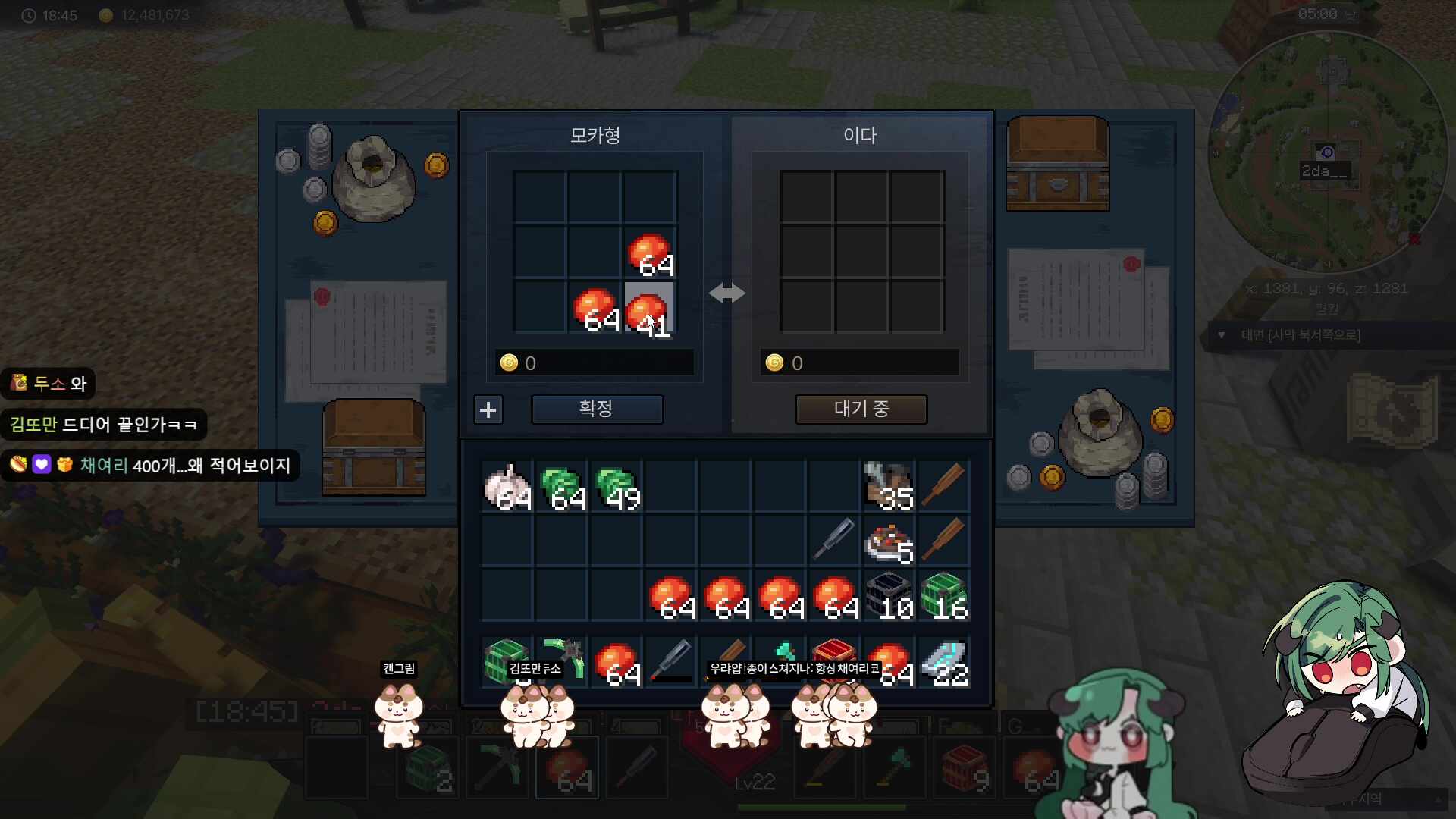Viewport: 1456px width, 819px height.
Task: Click the 확정 confirm trade button
Action: click(597, 409)
